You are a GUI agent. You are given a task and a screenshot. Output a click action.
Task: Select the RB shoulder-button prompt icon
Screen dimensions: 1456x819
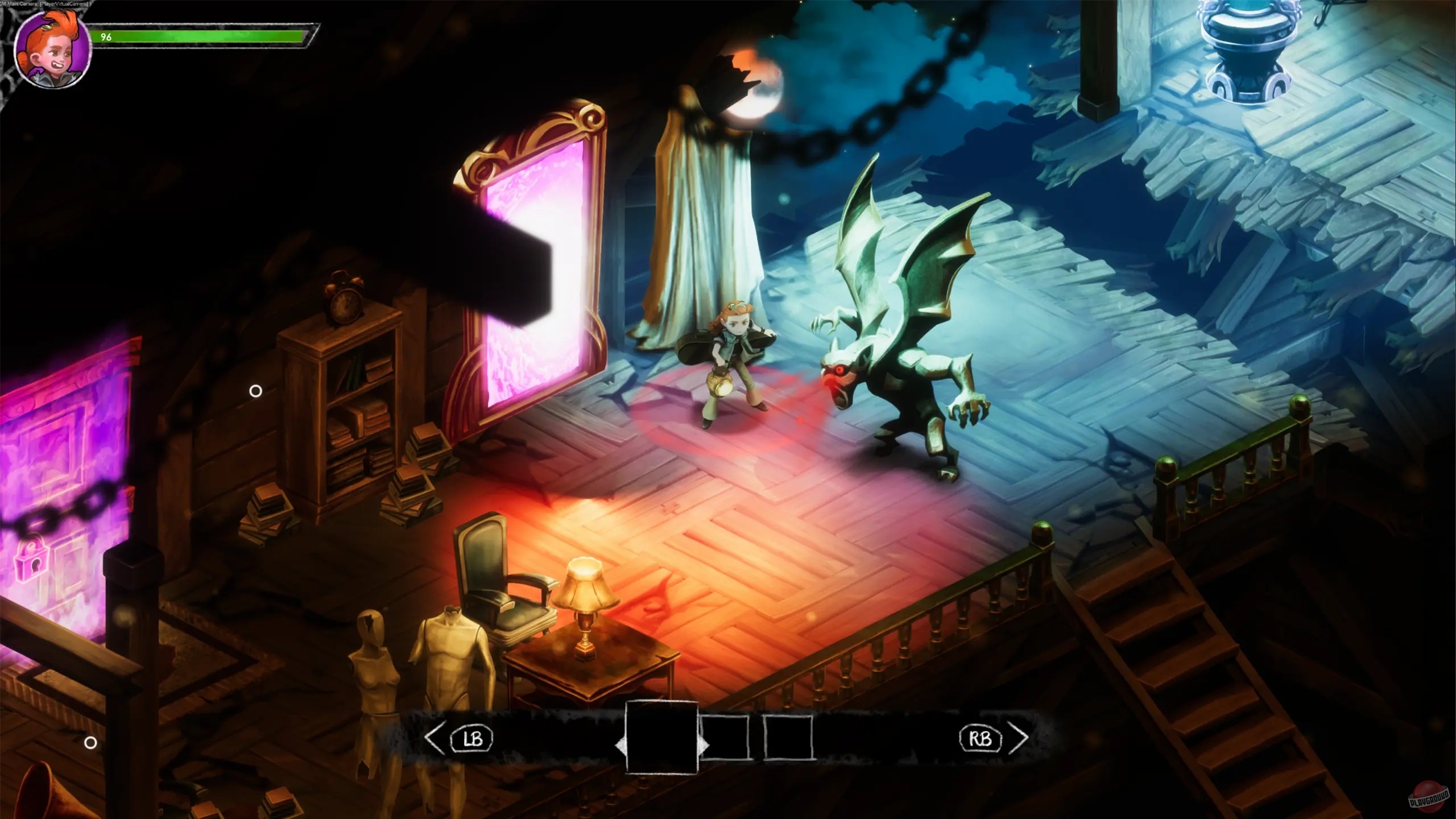coord(981,738)
